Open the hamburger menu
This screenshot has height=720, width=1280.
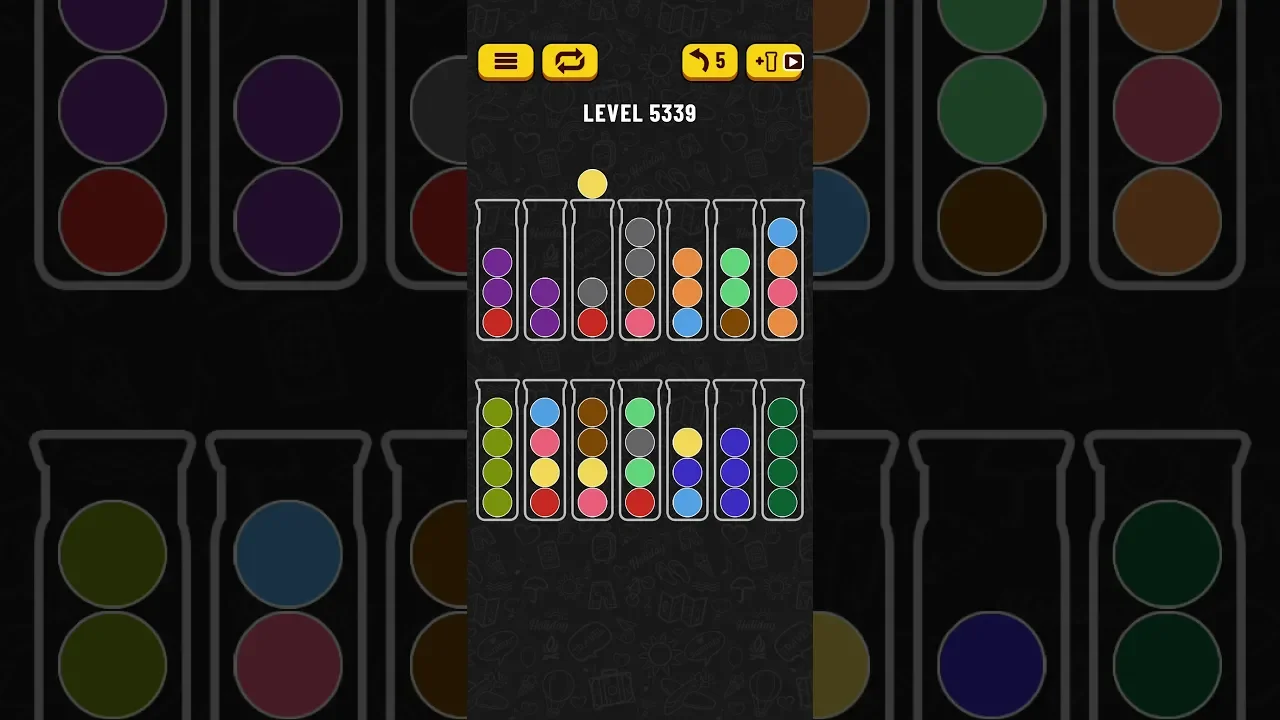point(506,62)
